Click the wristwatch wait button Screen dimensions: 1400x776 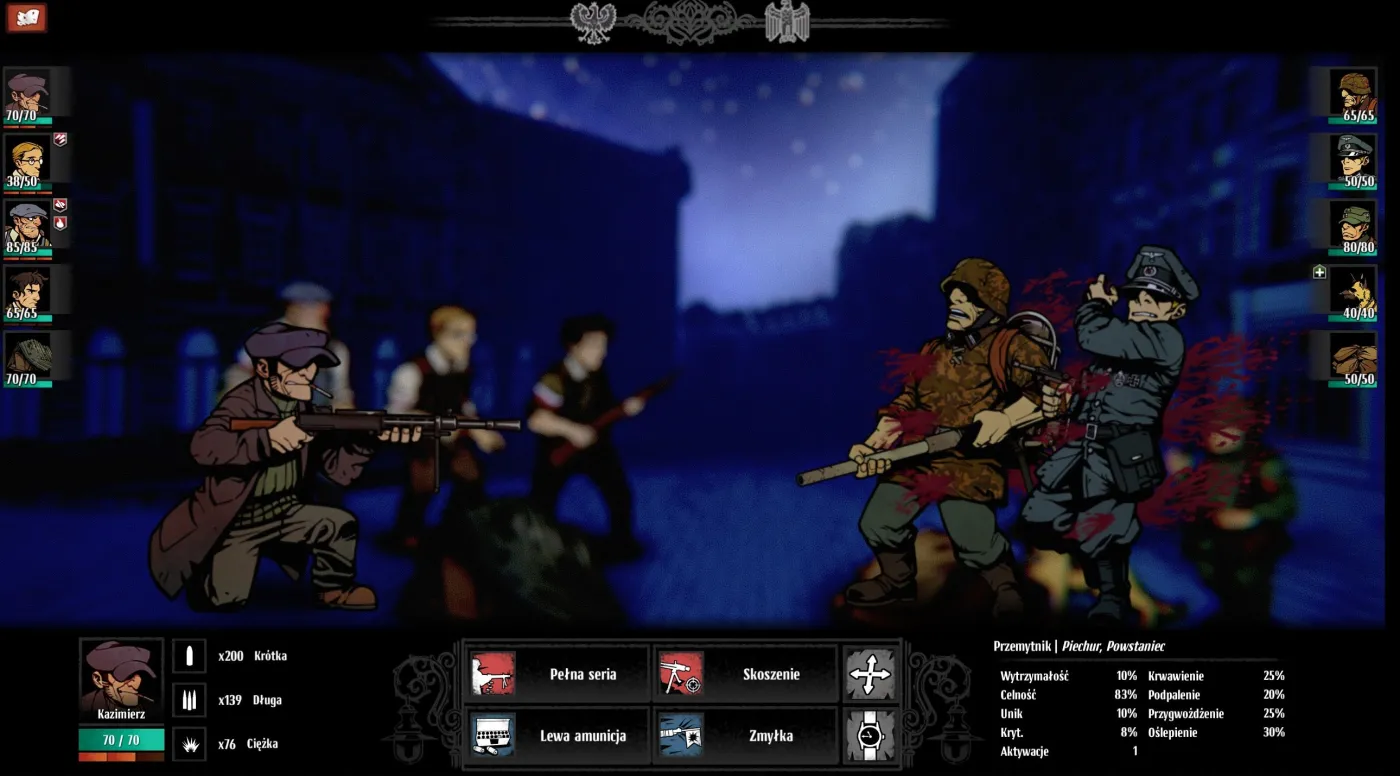tap(869, 736)
